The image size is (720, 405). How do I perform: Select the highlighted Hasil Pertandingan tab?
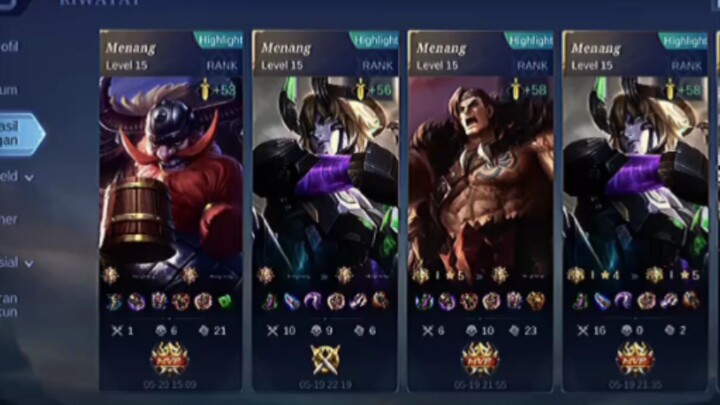pyautogui.click(x=18, y=134)
